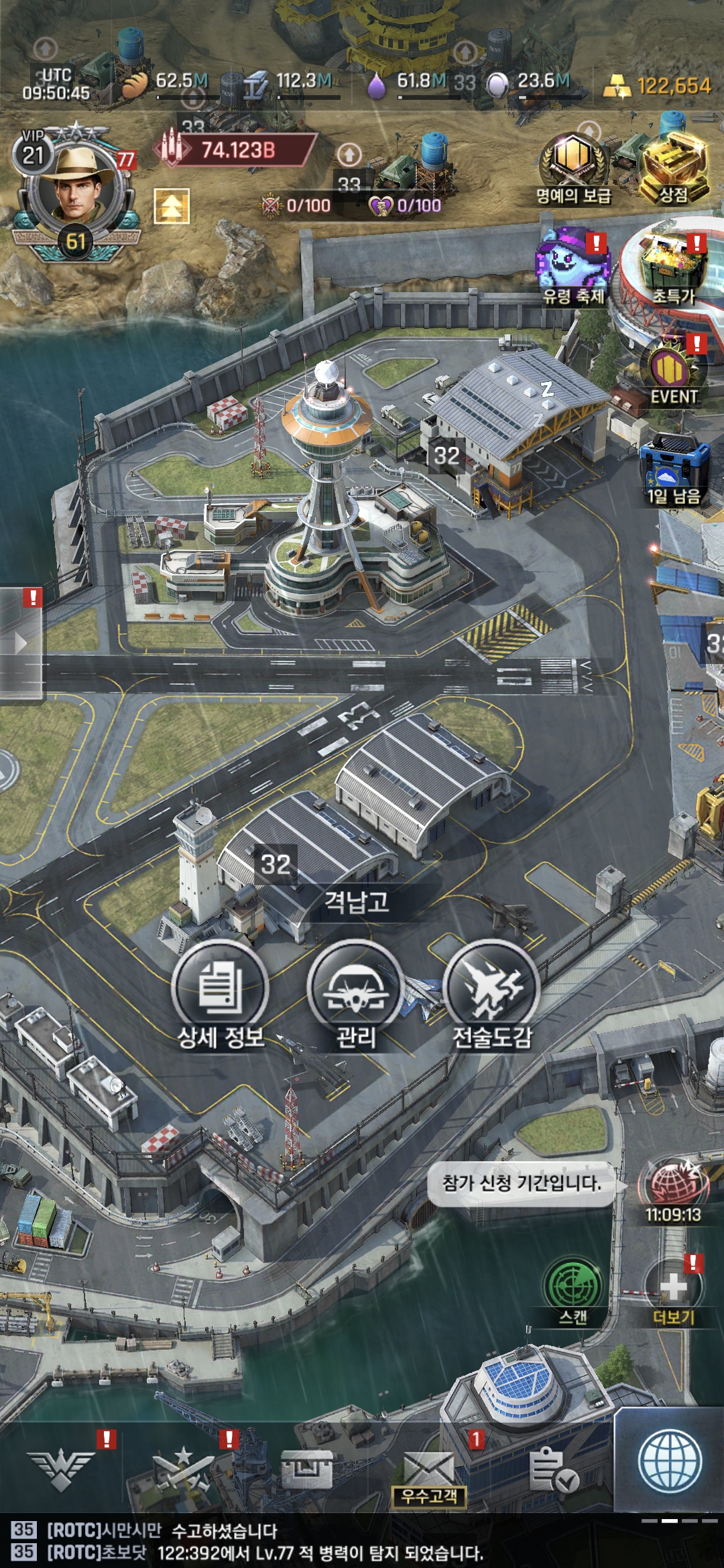724x1568 pixels.
Task: Open the 전술도감 button
Action: click(491, 989)
